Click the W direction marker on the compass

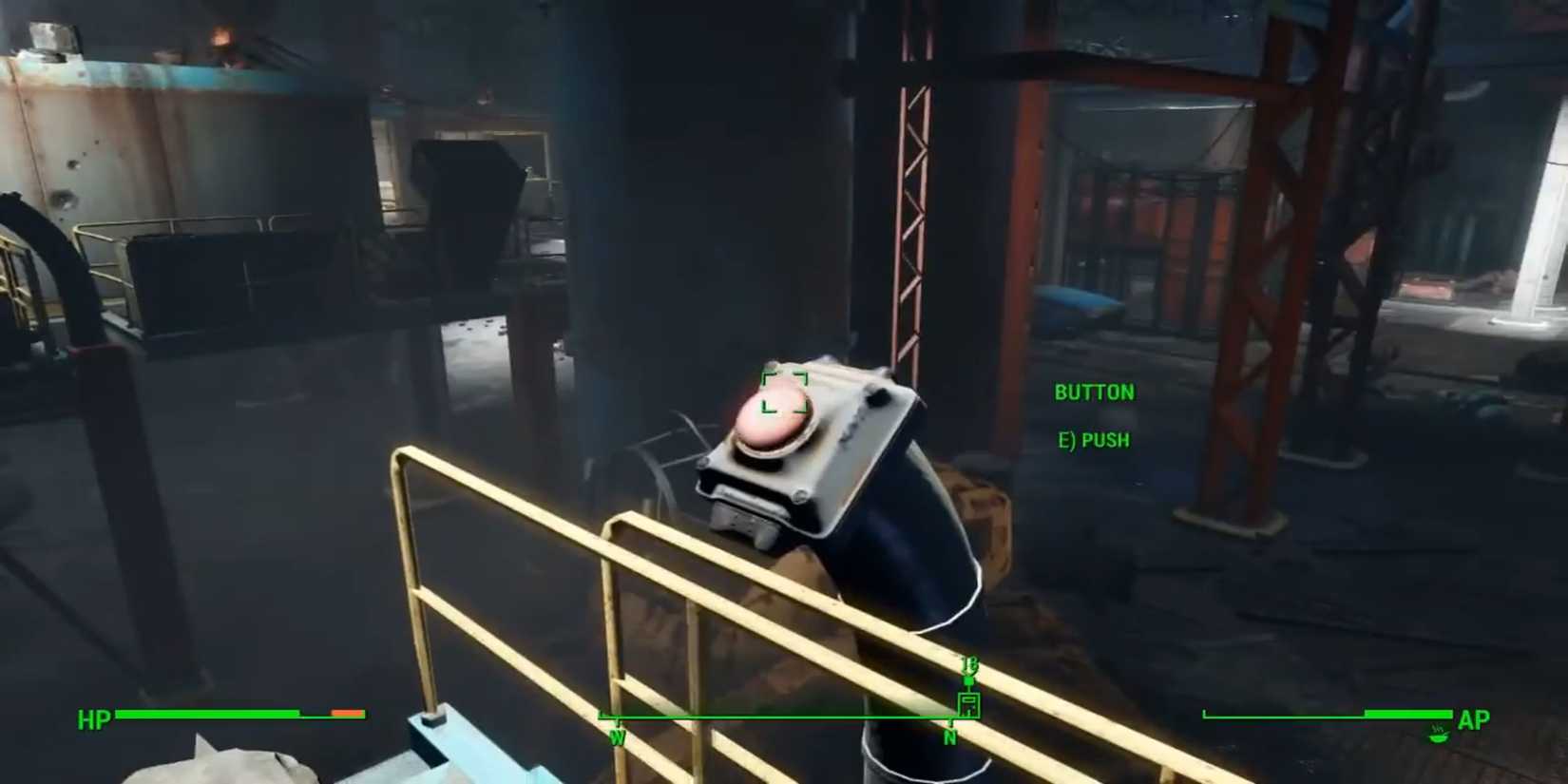pos(619,734)
